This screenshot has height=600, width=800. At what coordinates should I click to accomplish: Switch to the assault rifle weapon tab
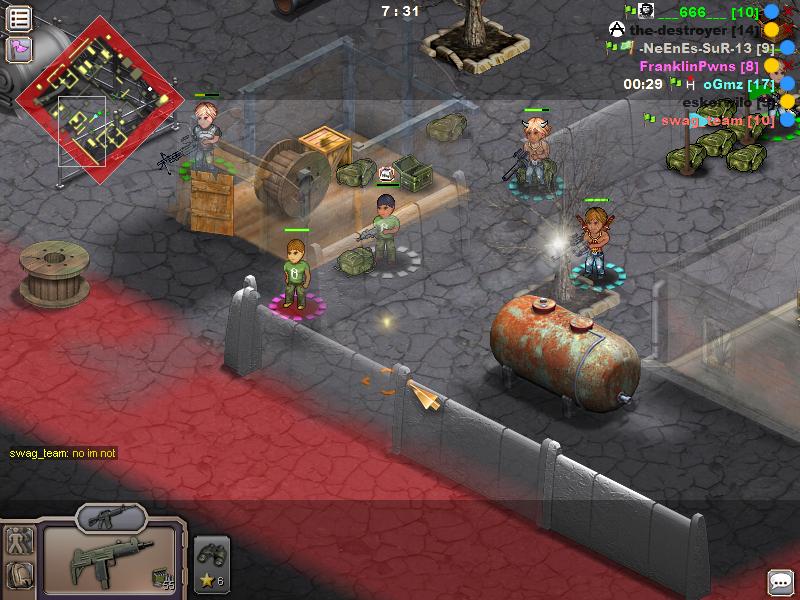tap(111, 518)
